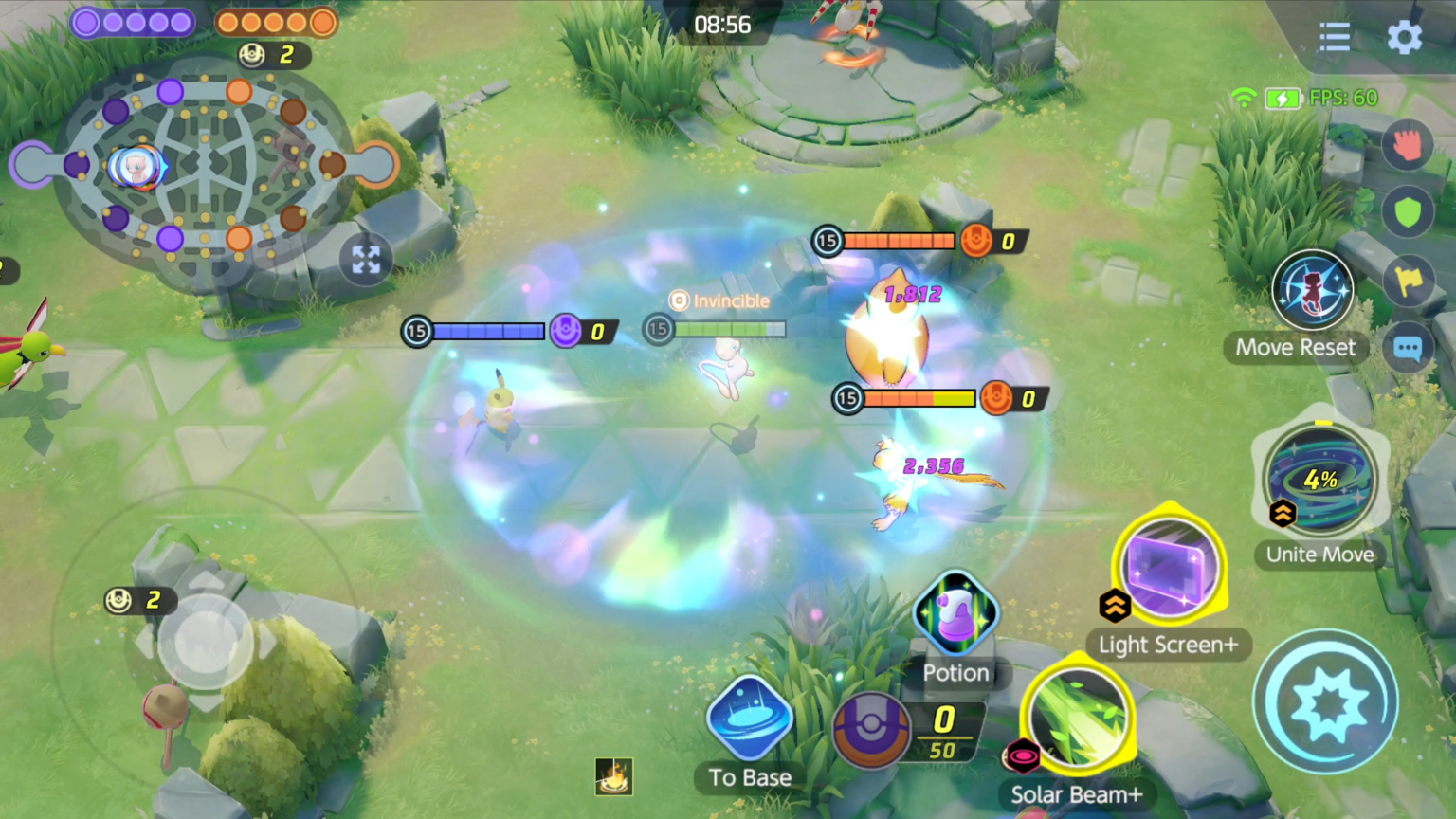The image size is (1456, 819).
Task: Click the Invincible status label on Mew
Action: click(x=722, y=300)
